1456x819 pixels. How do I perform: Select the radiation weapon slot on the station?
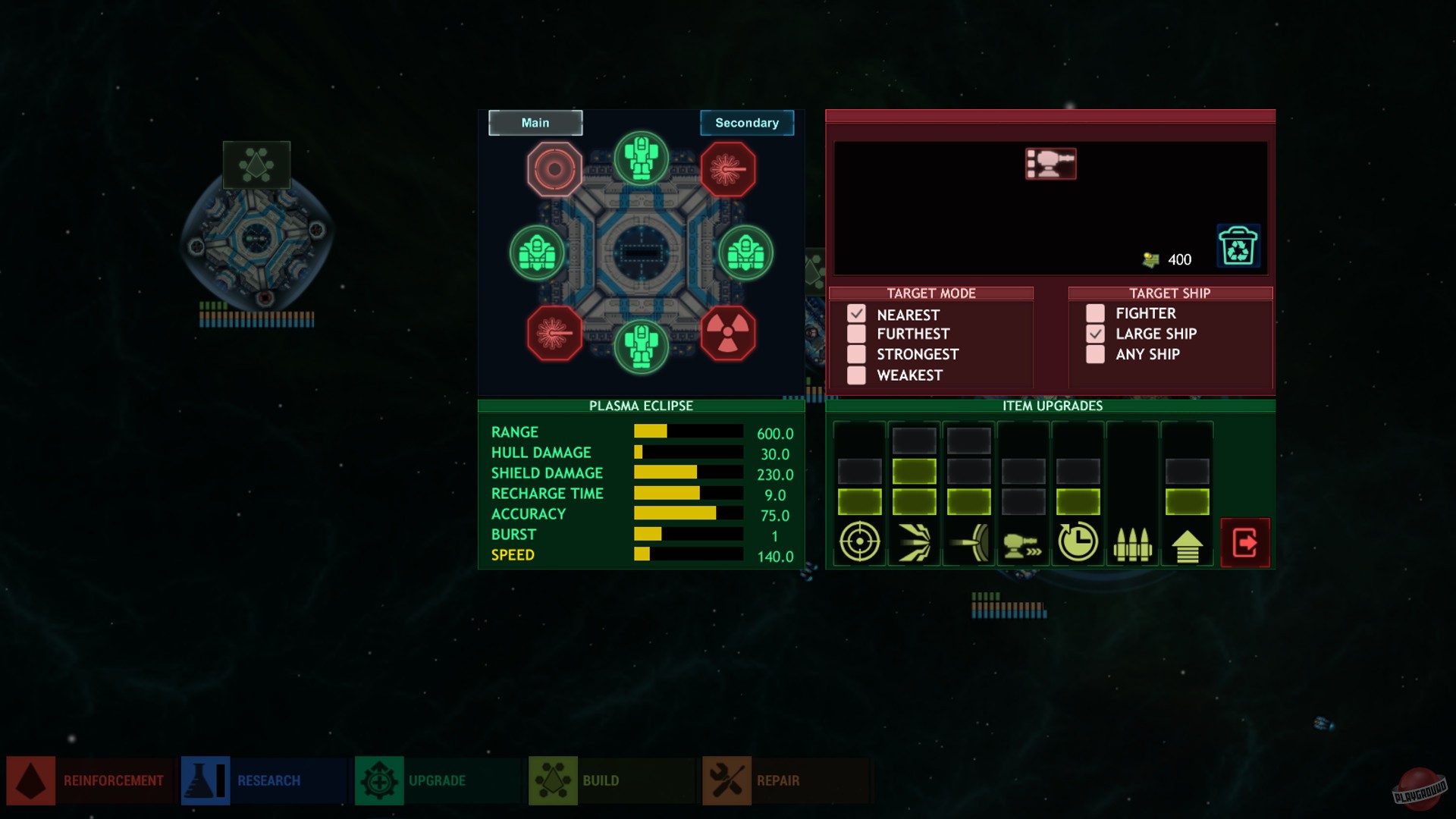(728, 331)
